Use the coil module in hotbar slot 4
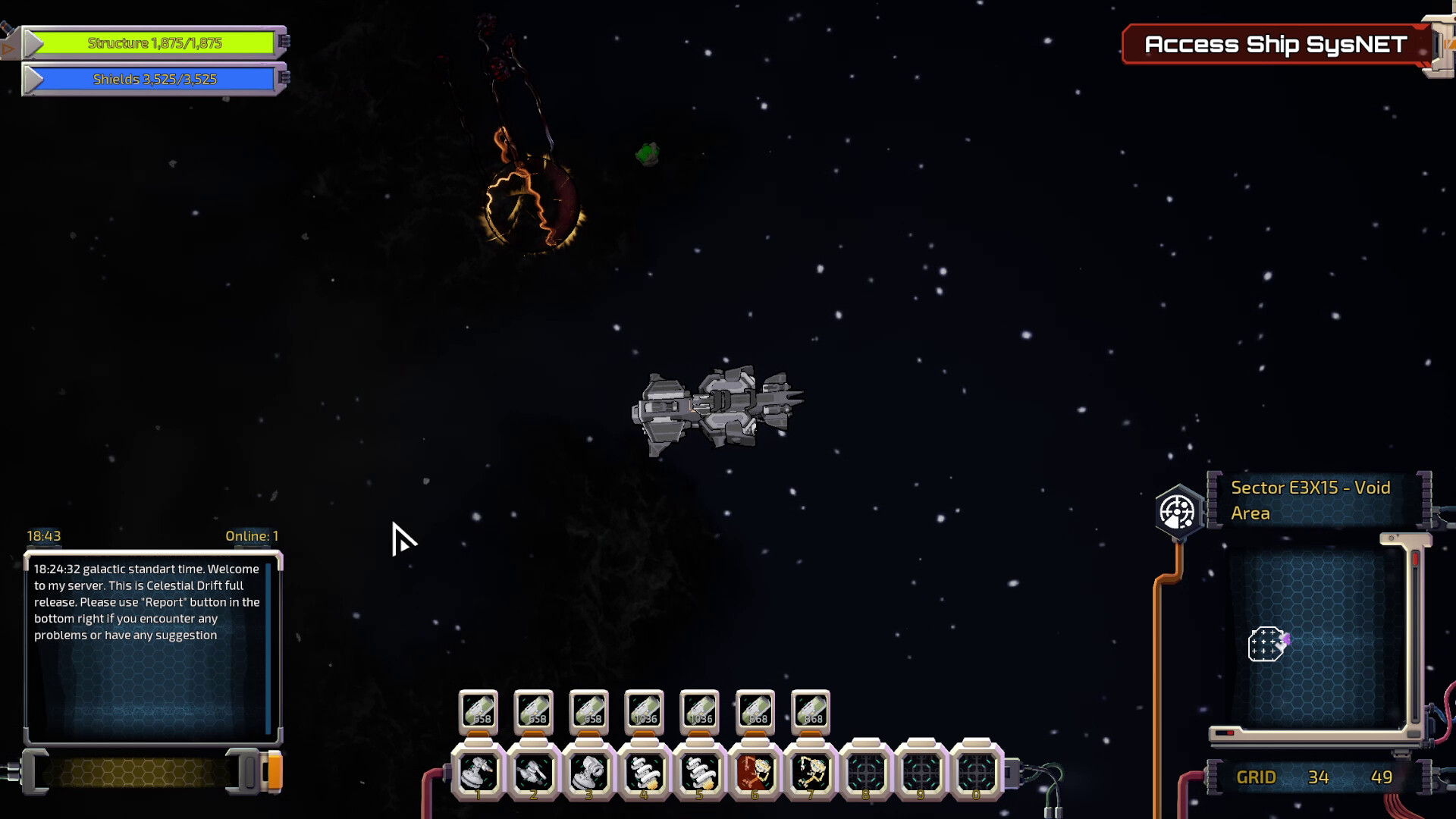1456x819 pixels. click(645, 772)
